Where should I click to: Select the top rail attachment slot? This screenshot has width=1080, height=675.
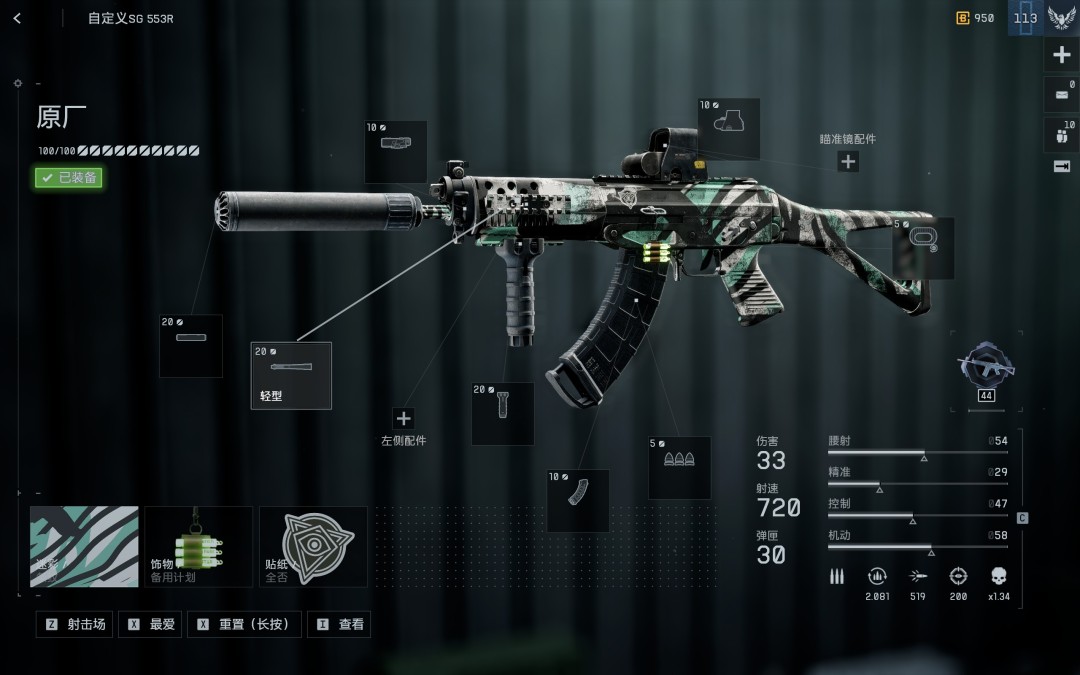tap(396, 151)
